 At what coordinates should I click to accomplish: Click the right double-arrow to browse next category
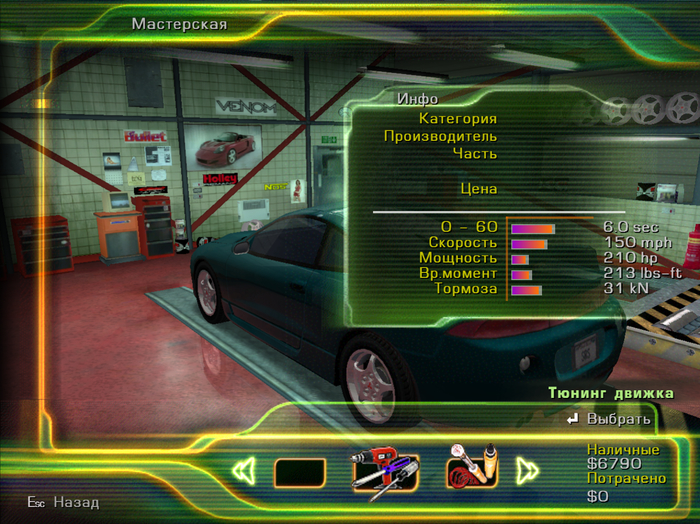(527, 470)
